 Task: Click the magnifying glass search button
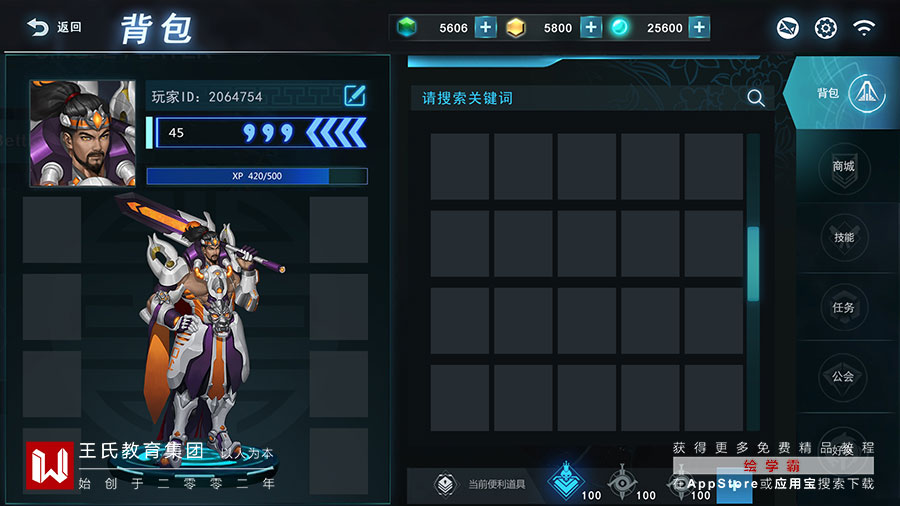pyautogui.click(x=756, y=98)
